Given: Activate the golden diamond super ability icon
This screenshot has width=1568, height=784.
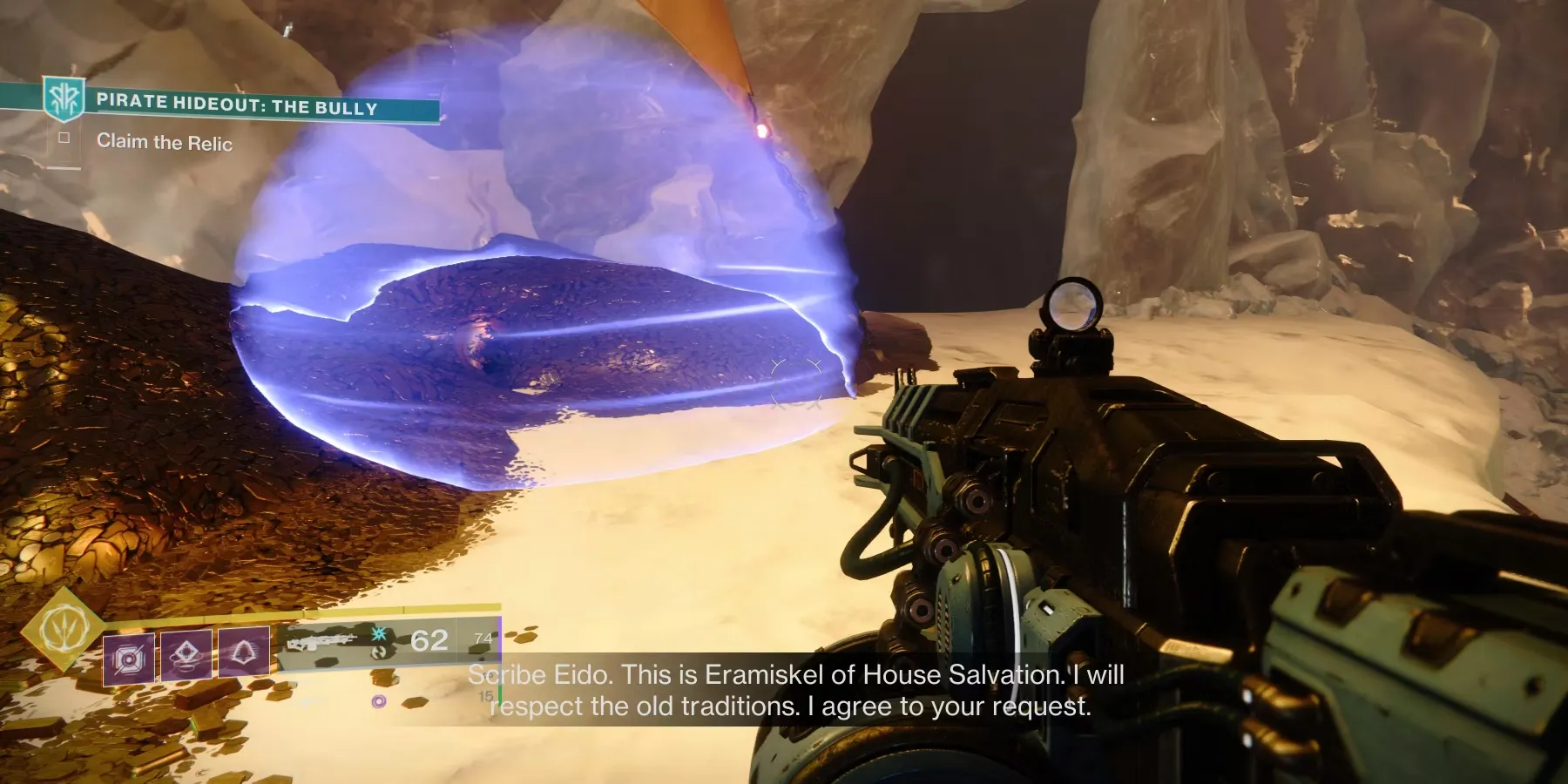Looking at the screenshot, I should [x=61, y=627].
